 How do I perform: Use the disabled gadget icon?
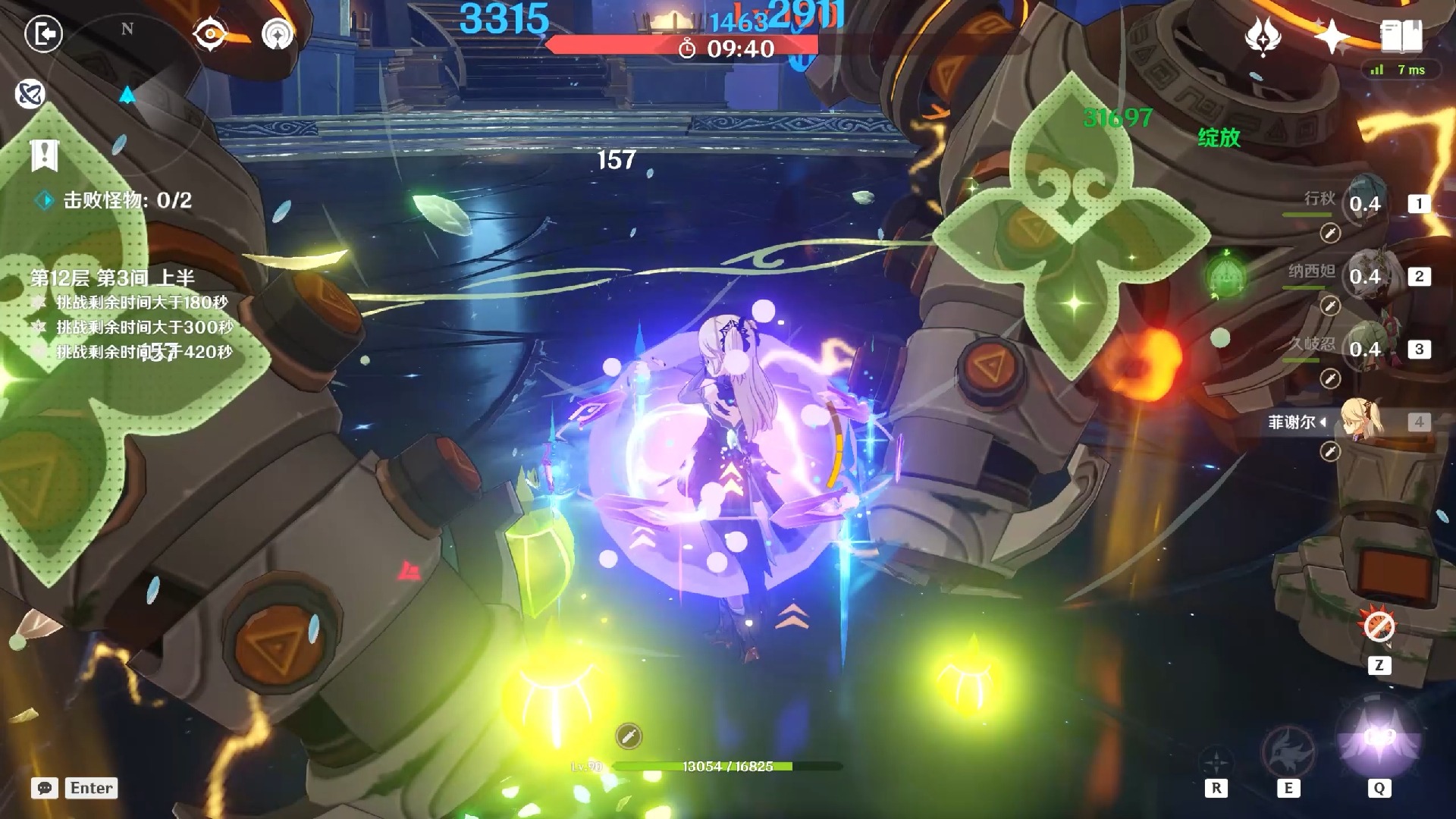pos(1379,626)
